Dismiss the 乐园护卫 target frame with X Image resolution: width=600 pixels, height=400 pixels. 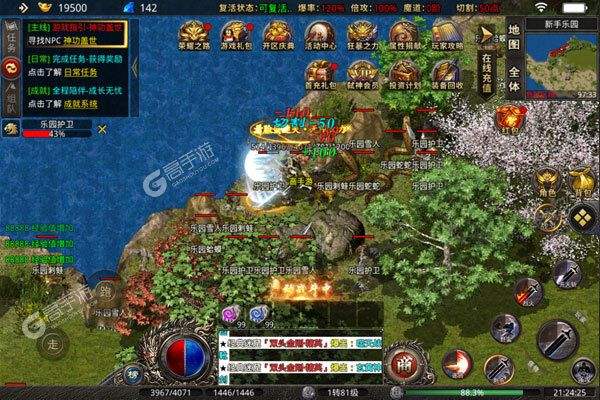point(102,128)
